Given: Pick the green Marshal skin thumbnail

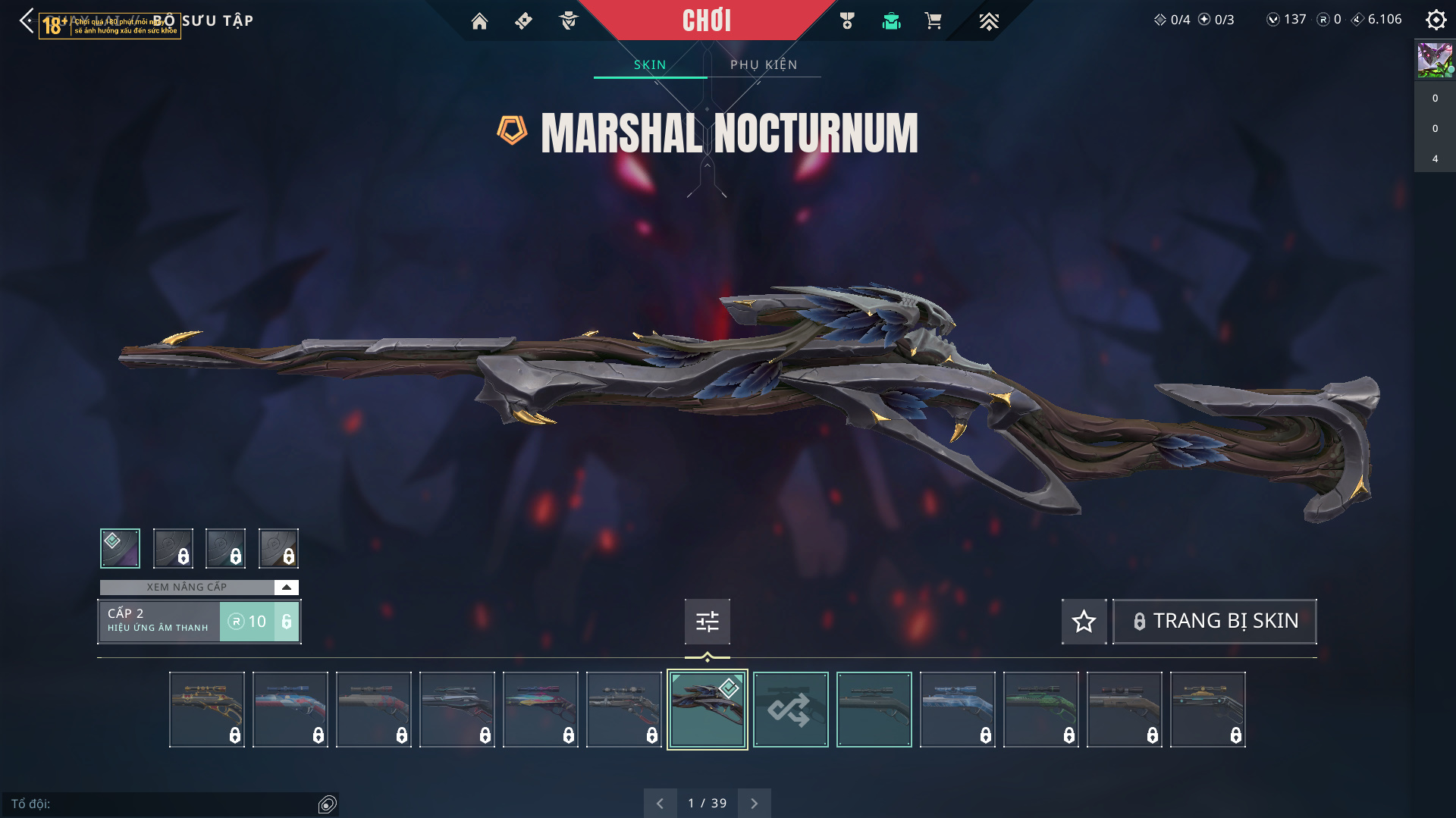Looking at the screenshot, I should (1040, 710).
